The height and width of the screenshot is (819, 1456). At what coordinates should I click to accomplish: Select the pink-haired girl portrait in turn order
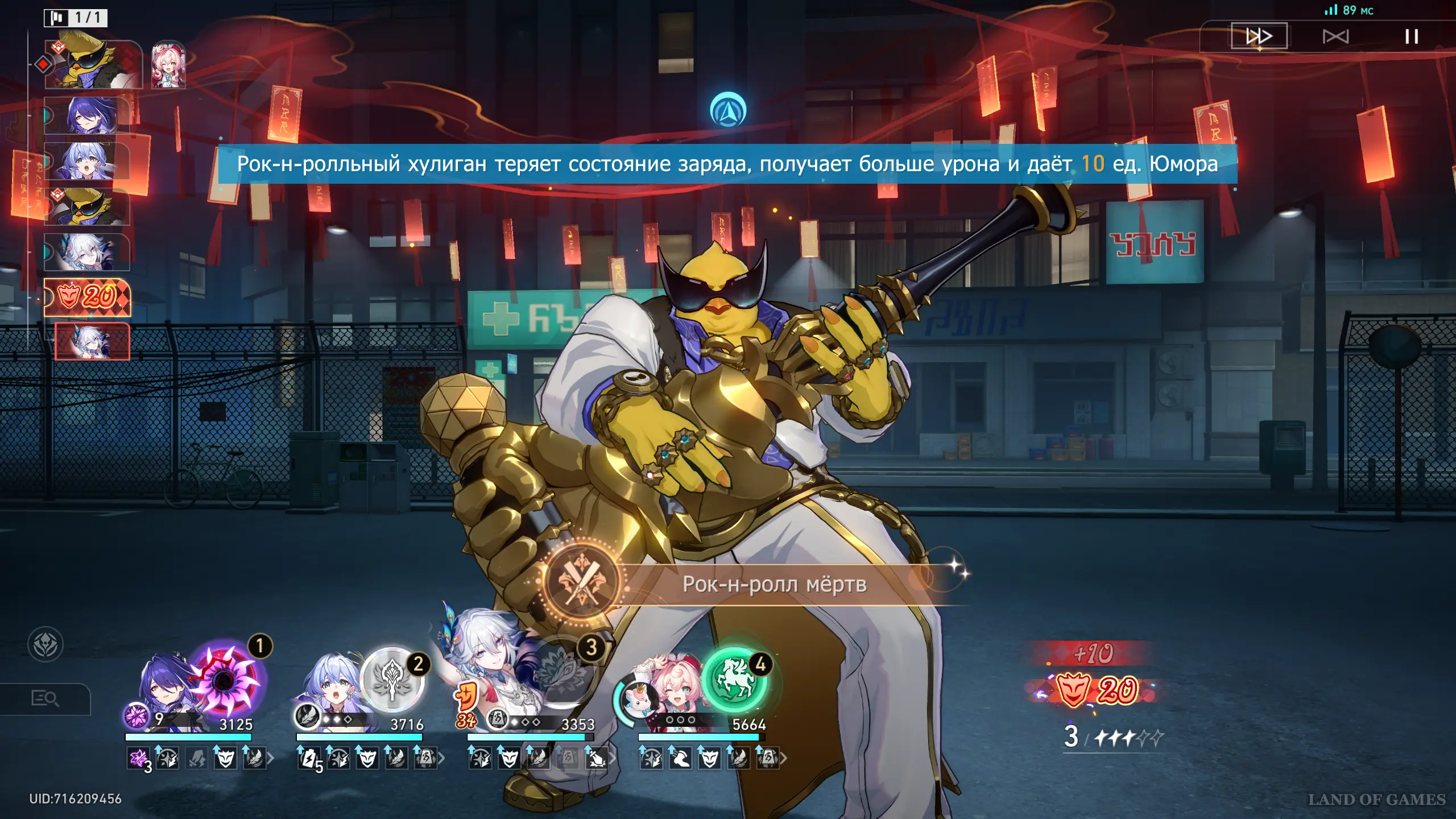[x=168, y=65]
